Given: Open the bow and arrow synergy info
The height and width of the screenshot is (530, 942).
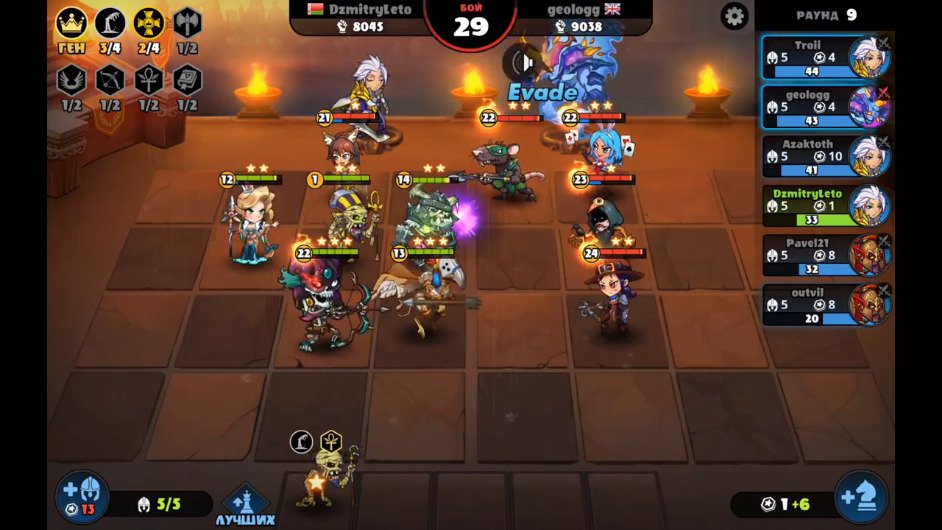Looking at the screenshot, I should pyautogui.click(x=110, y=81).
